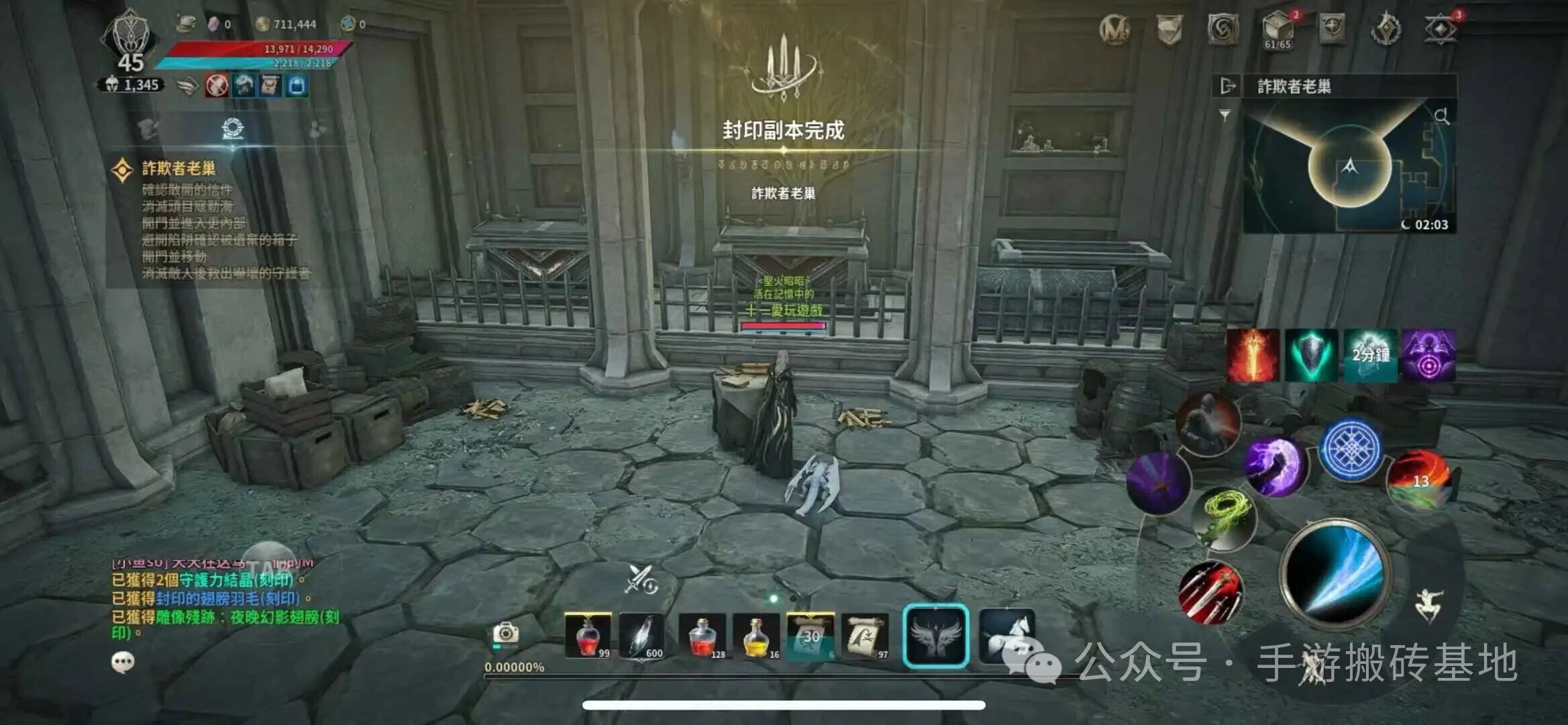Open the inventory cube showing 61/65
Image resolution: width=1568 pixels, height=725 pixels.
[x=1277, y=28]
